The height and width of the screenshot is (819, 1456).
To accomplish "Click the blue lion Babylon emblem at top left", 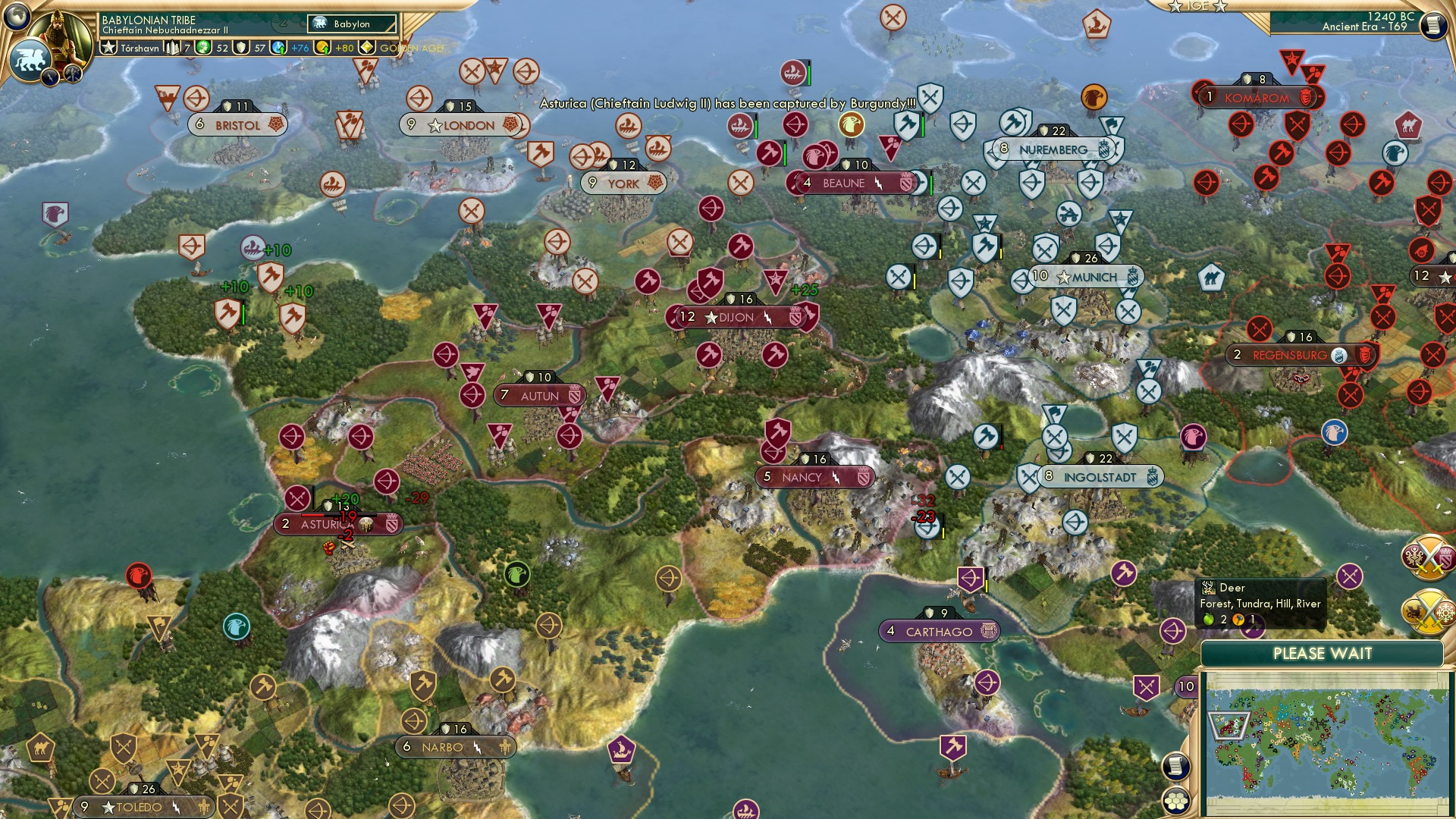I will [29, 57].
